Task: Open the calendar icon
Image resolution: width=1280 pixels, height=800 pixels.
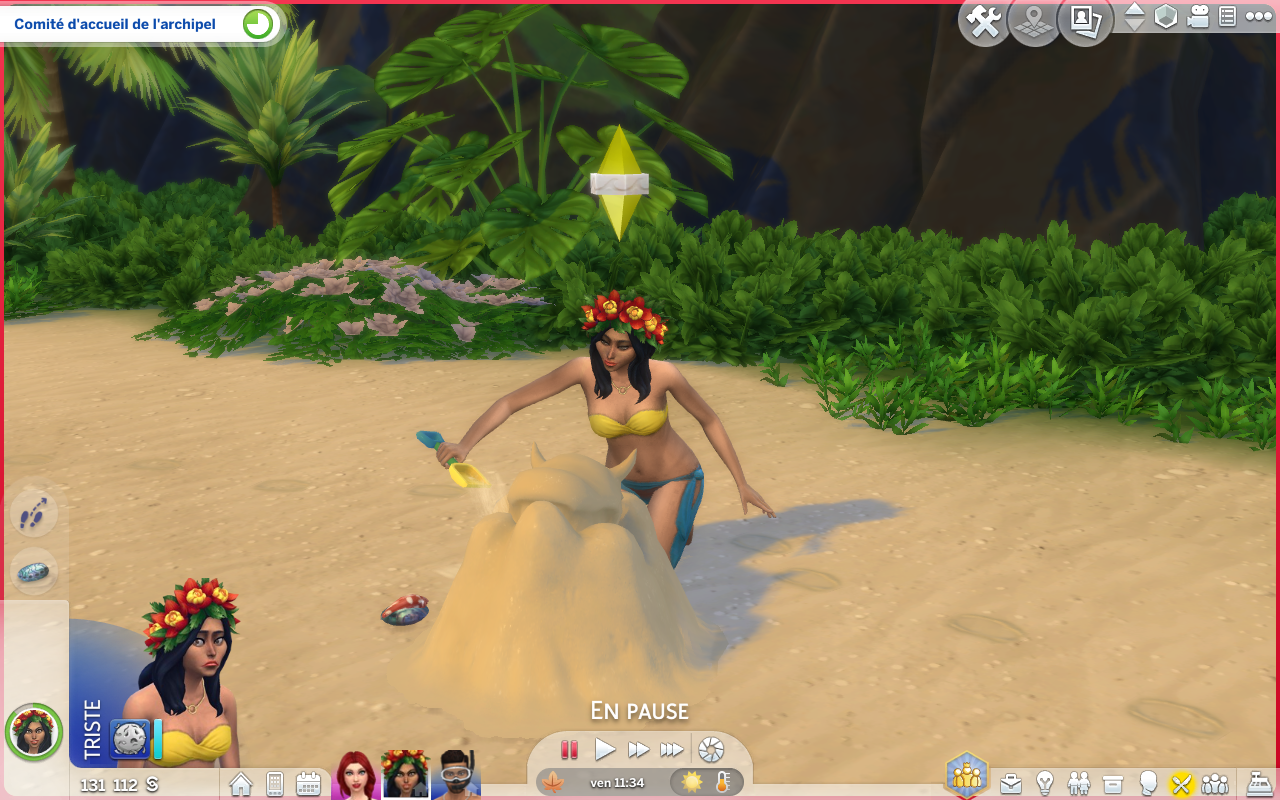Action: [308, 784]
